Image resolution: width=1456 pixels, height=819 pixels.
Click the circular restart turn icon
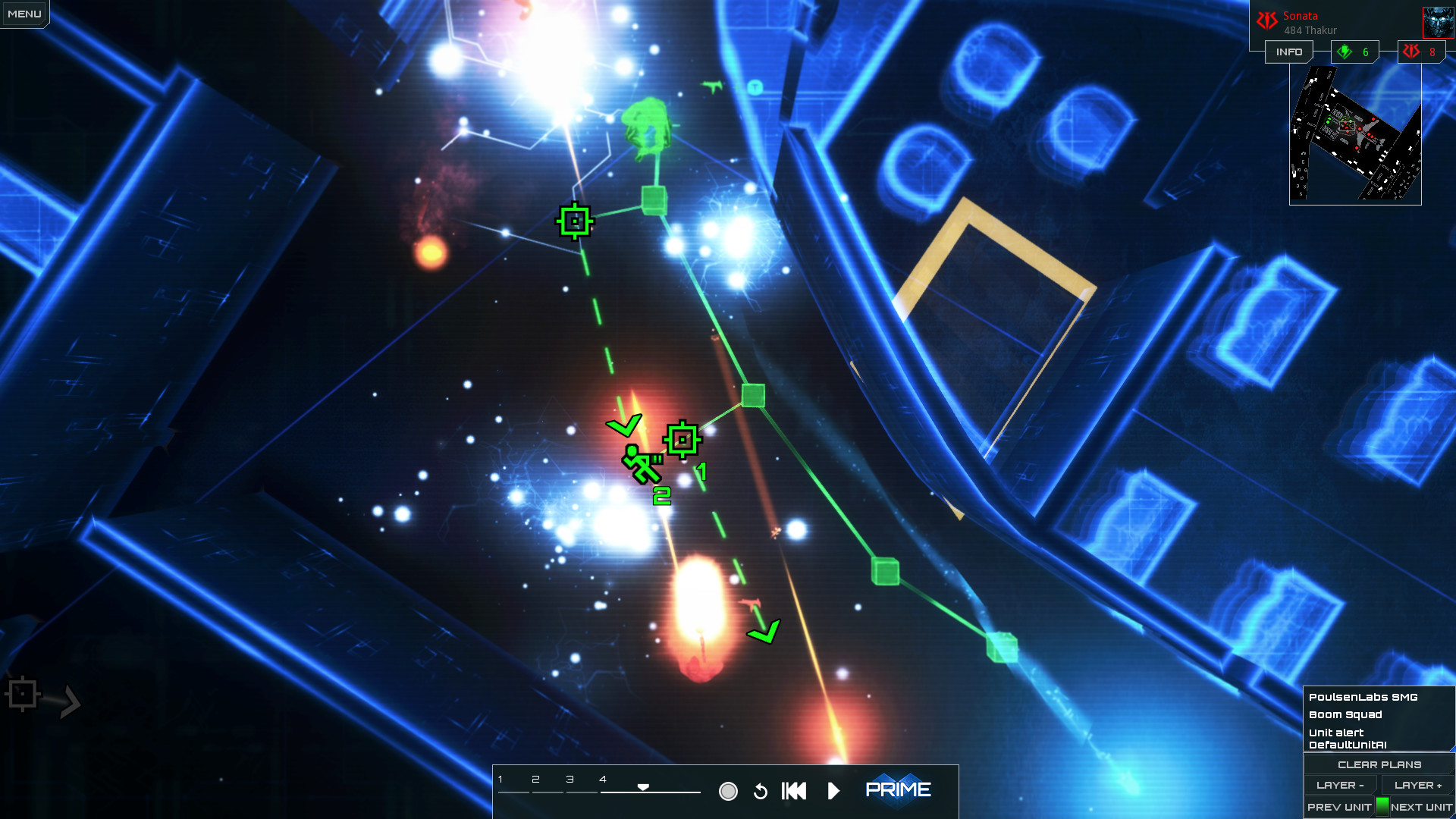click(x=761, y=790)
